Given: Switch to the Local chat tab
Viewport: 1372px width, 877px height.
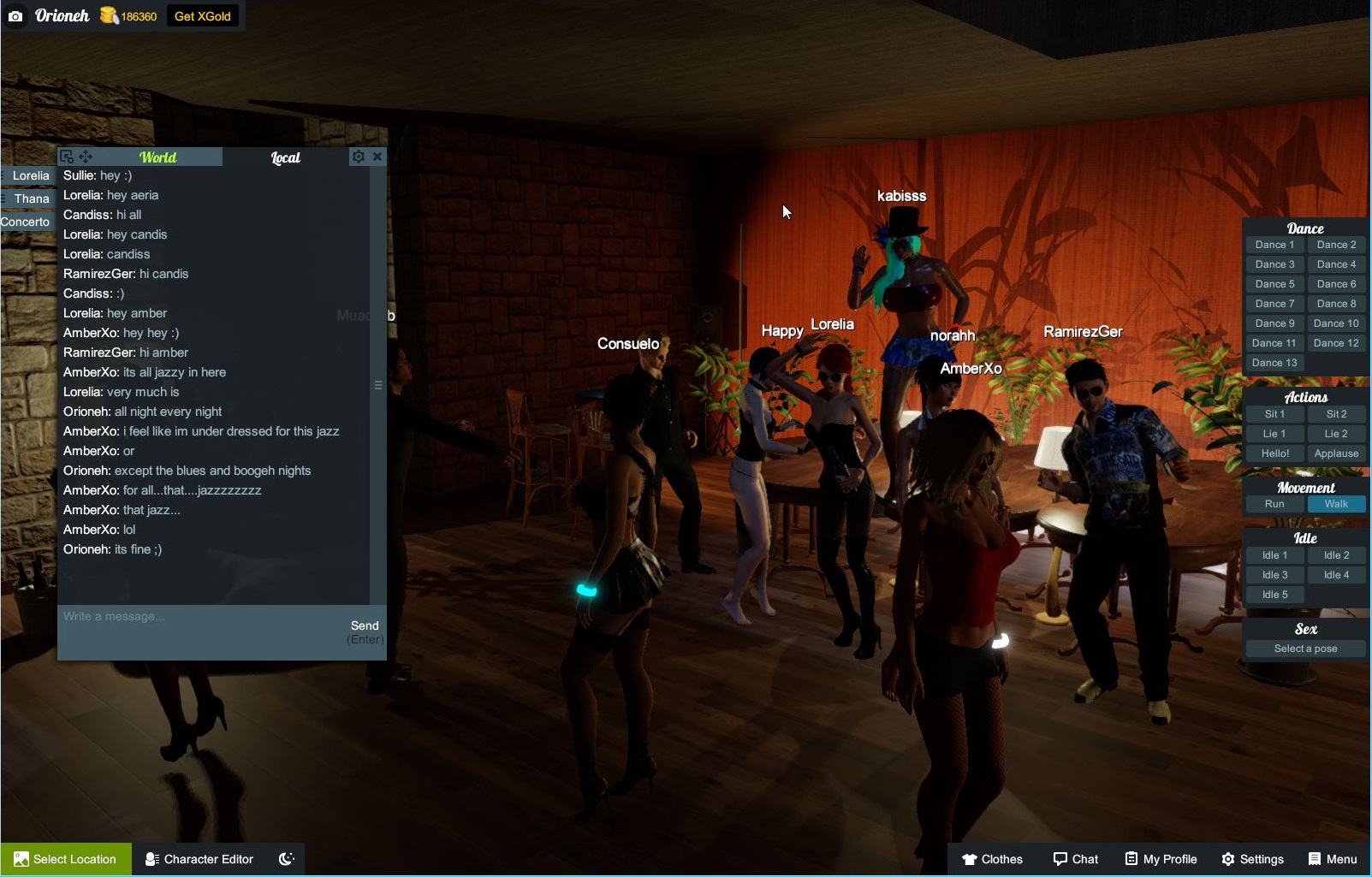Looking at the screenshot, I should (x=284, y=157).
